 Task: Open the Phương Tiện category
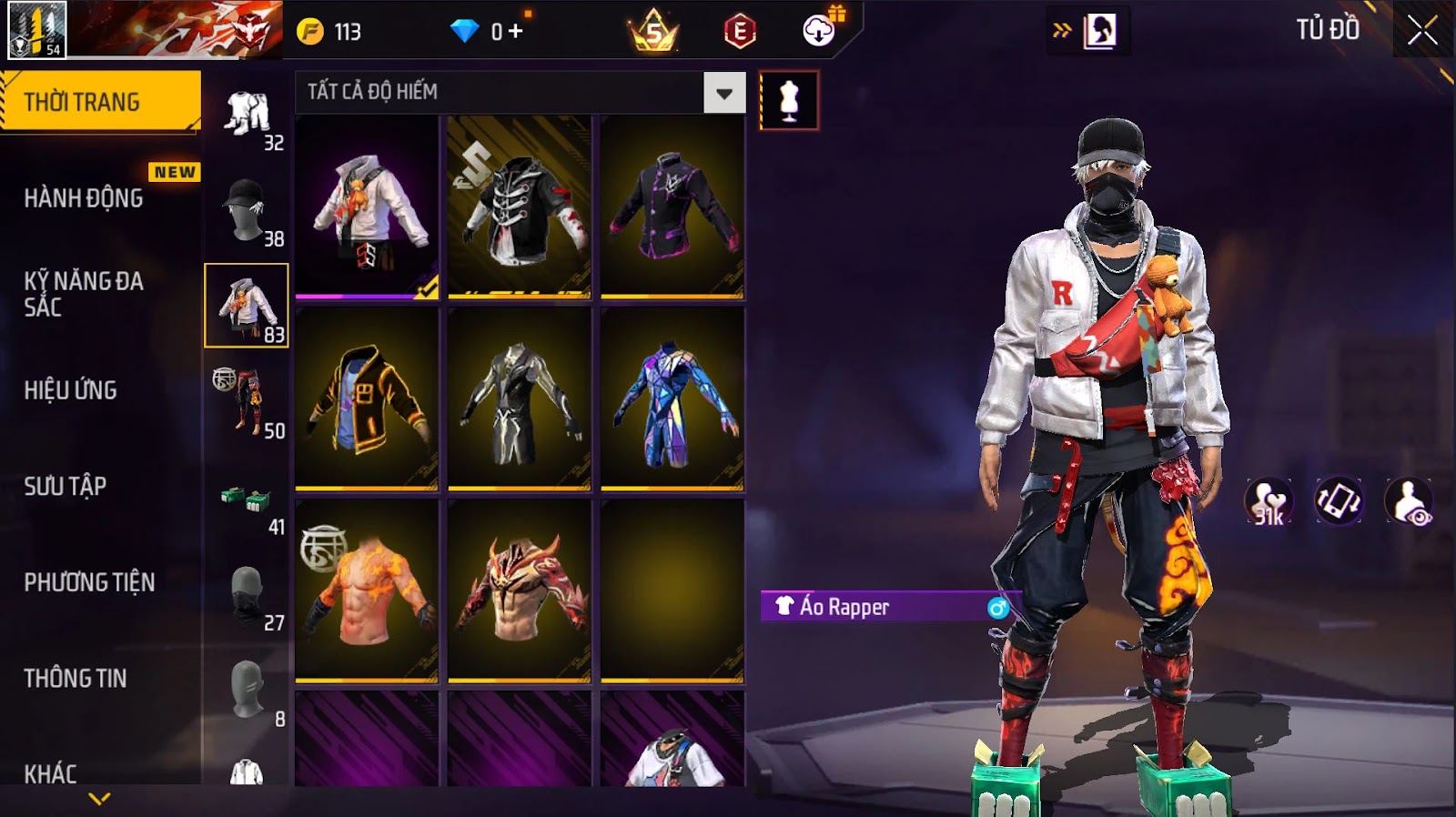click(x=89, y=582)
